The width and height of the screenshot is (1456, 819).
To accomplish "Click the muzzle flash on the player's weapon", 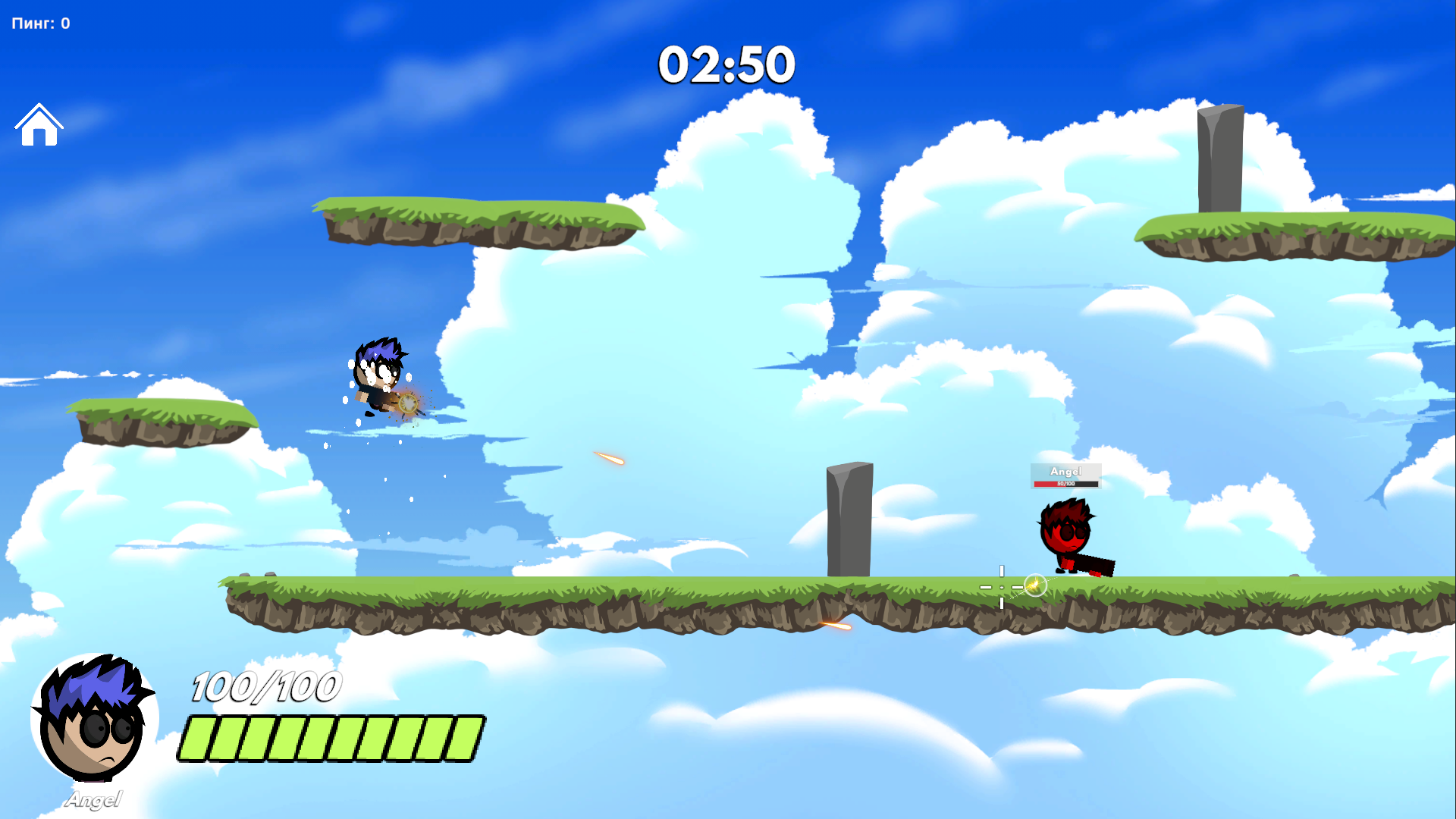I will tap(409, 405).
